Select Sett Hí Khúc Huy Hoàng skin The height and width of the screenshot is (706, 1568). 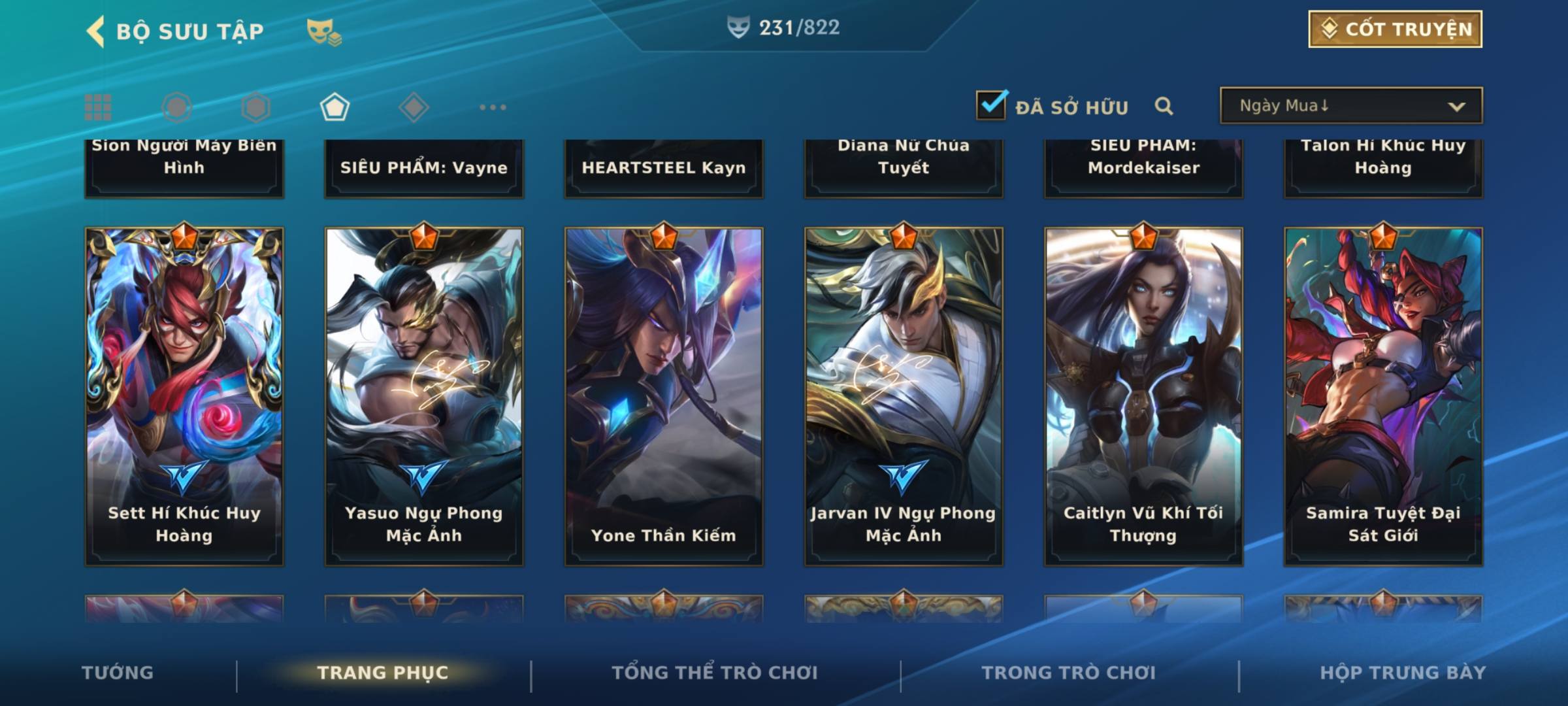(184, 396)
